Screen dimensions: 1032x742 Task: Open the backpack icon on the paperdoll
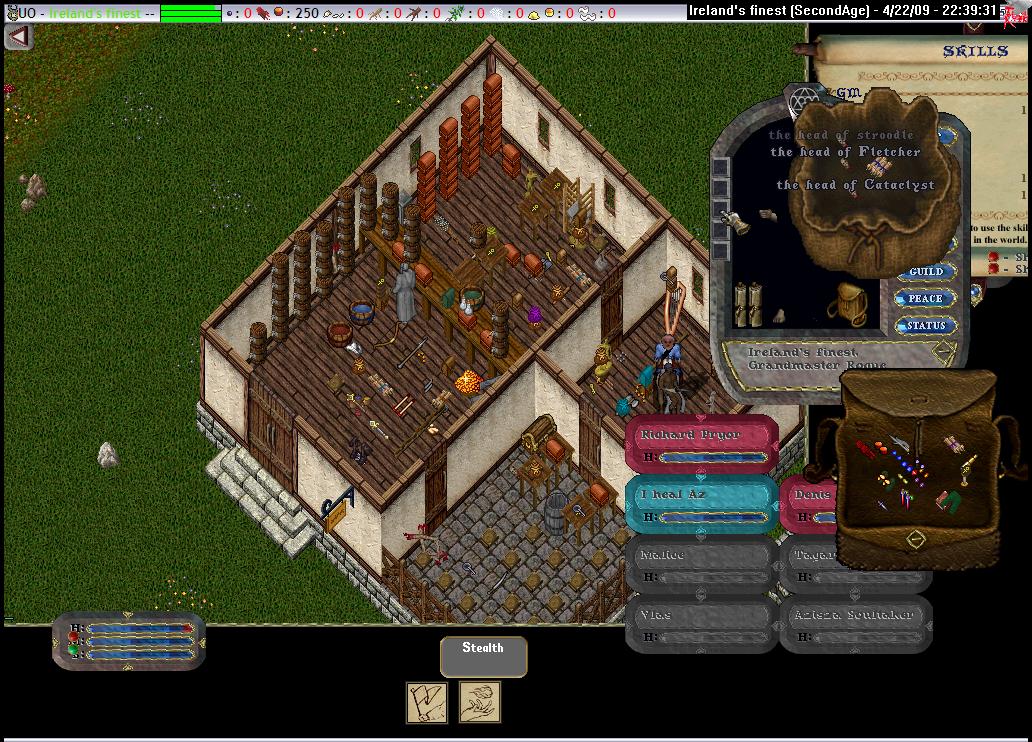point(851,300)
